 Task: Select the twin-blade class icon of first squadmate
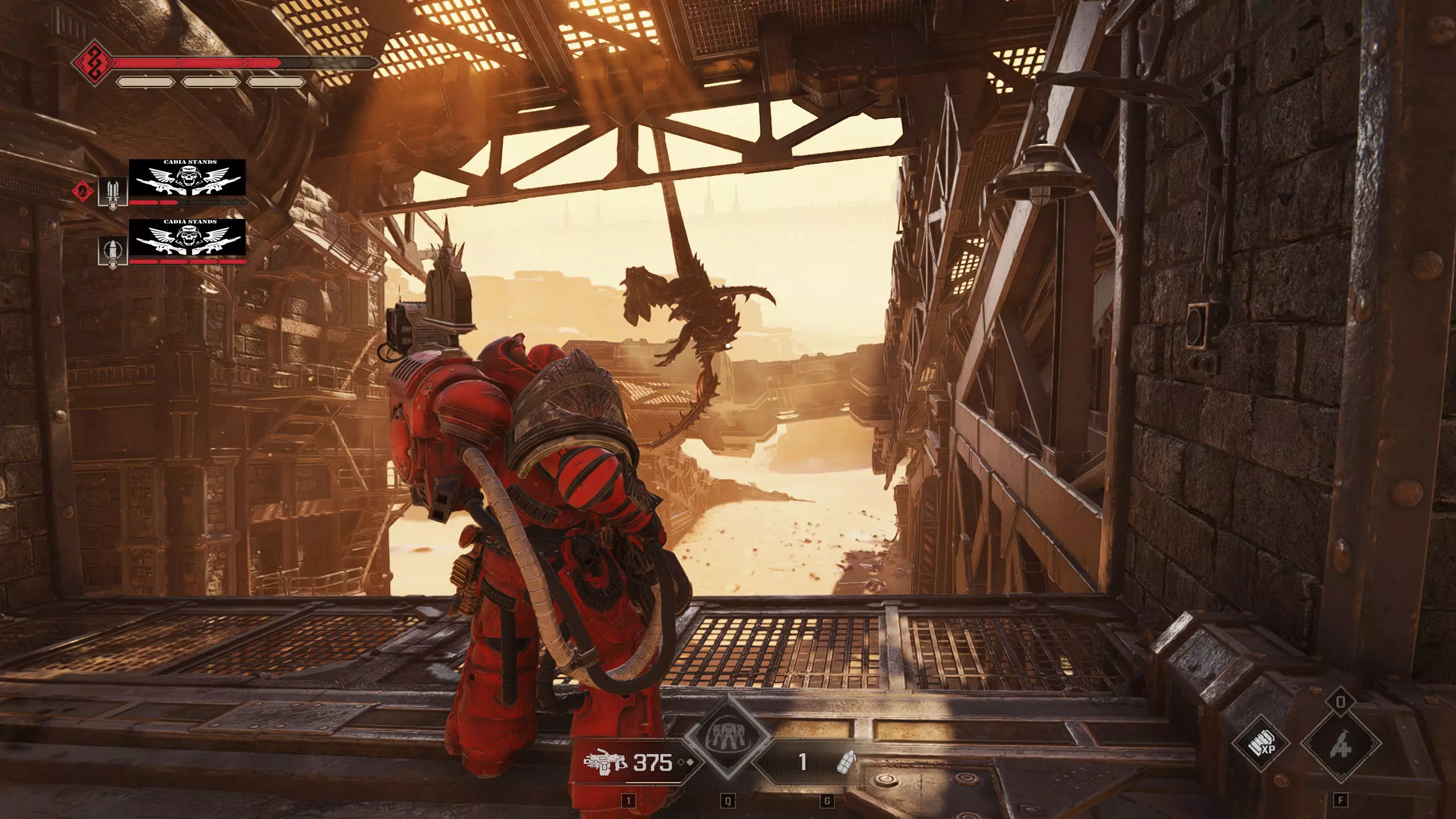point(113,192)
